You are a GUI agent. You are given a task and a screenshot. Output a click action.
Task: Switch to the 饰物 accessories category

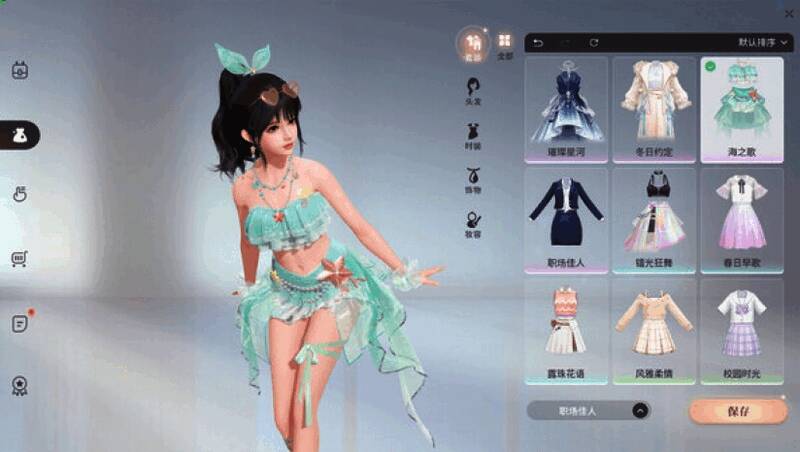click(473, 180)
